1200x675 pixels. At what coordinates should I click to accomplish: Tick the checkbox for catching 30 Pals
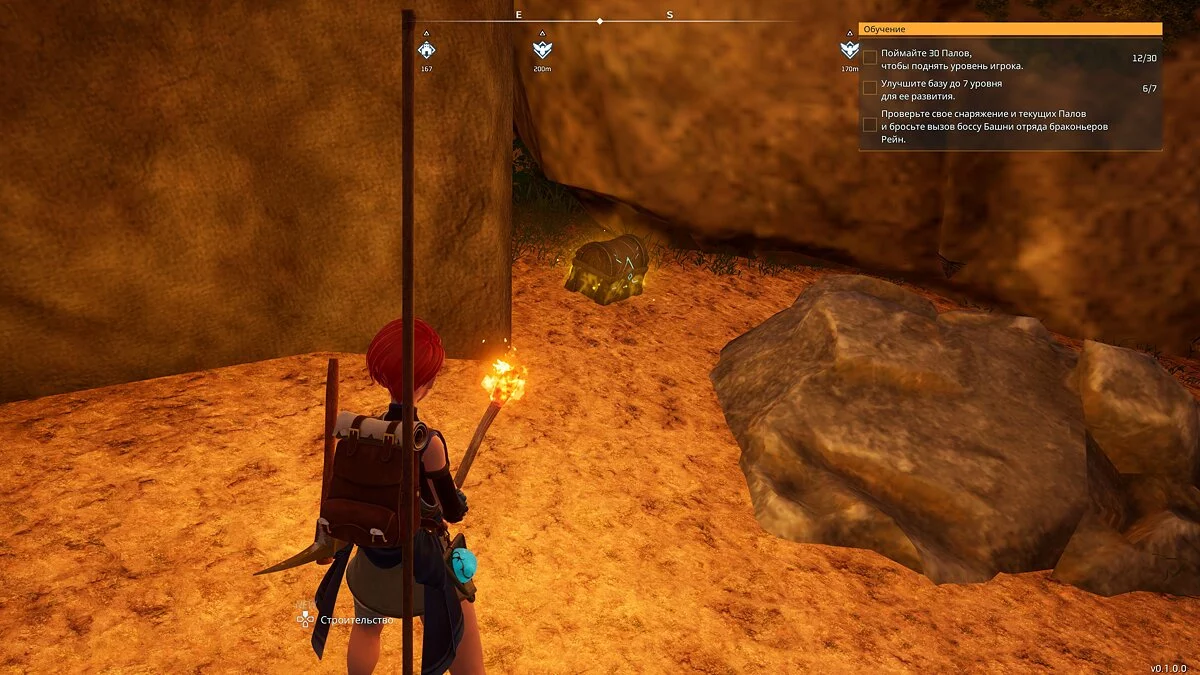[x=870, y=58]
